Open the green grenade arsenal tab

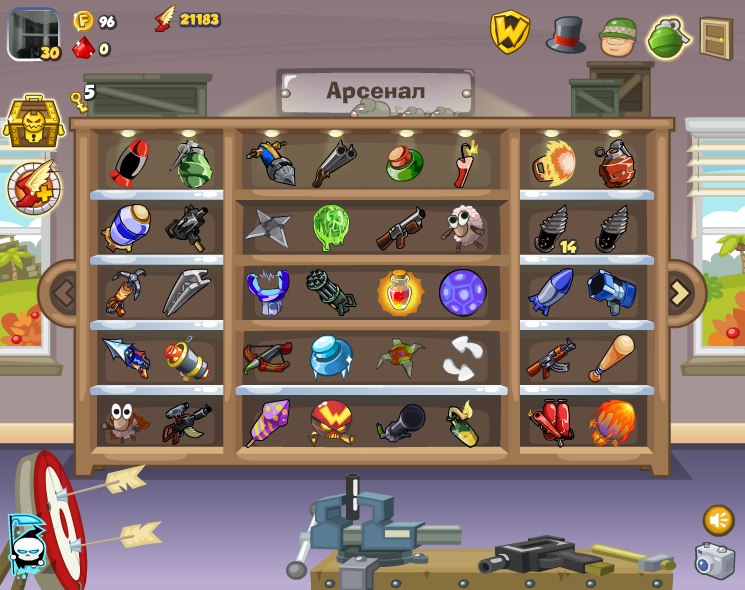coord(667,37)
